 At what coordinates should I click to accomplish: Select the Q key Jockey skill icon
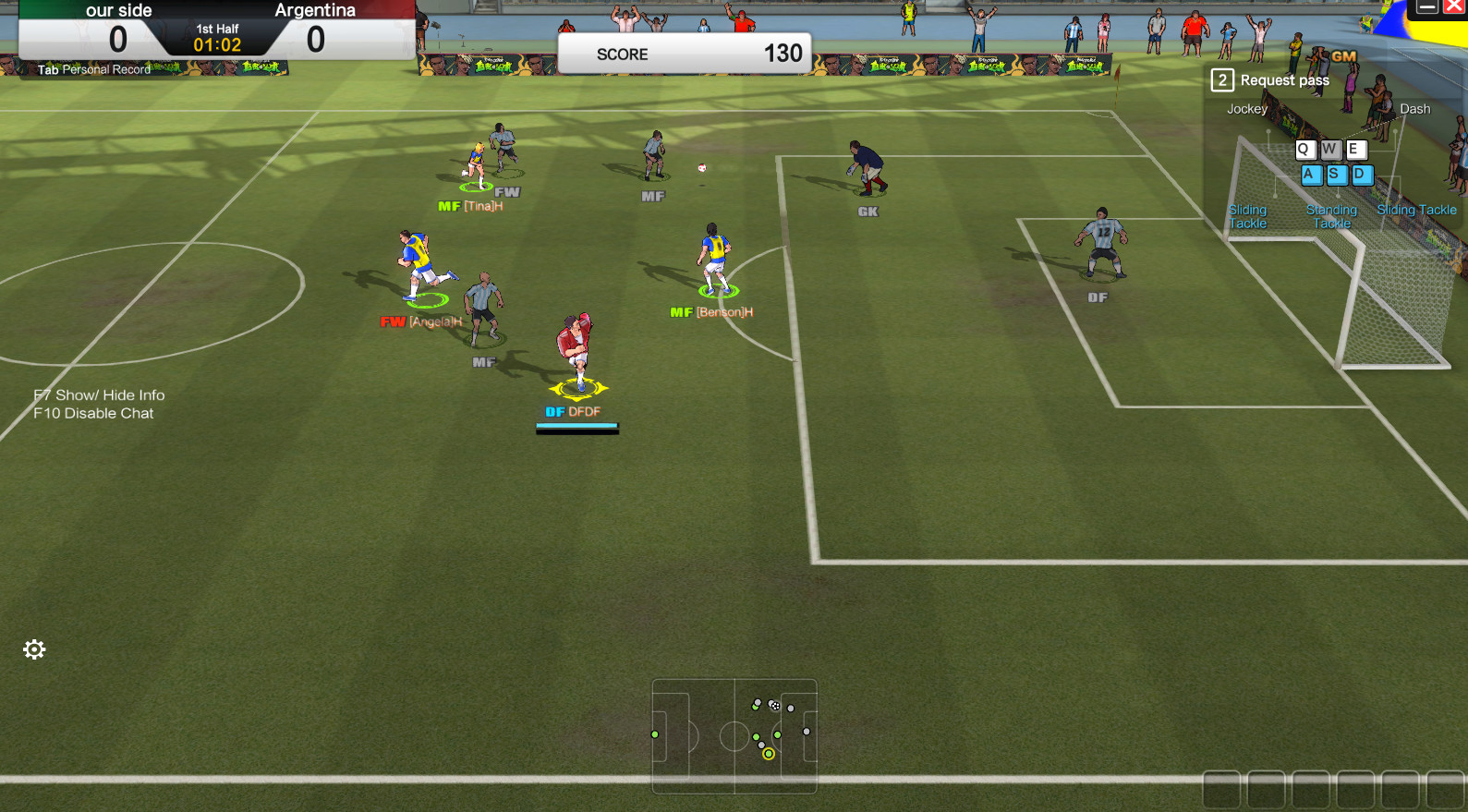pos(1305,149)
